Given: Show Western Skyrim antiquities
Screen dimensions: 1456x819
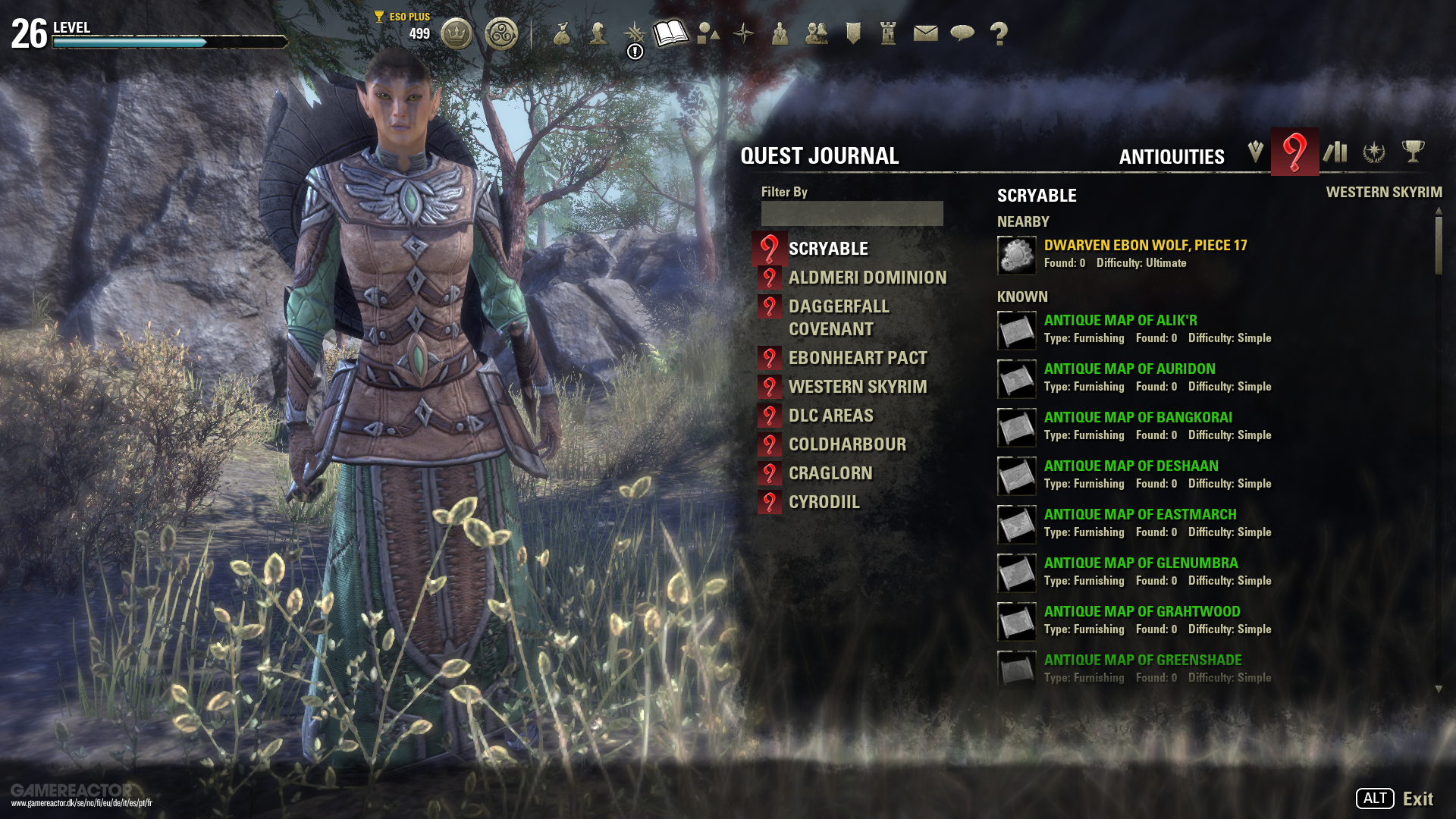Looking at the screenshot, I should (857, 387).
